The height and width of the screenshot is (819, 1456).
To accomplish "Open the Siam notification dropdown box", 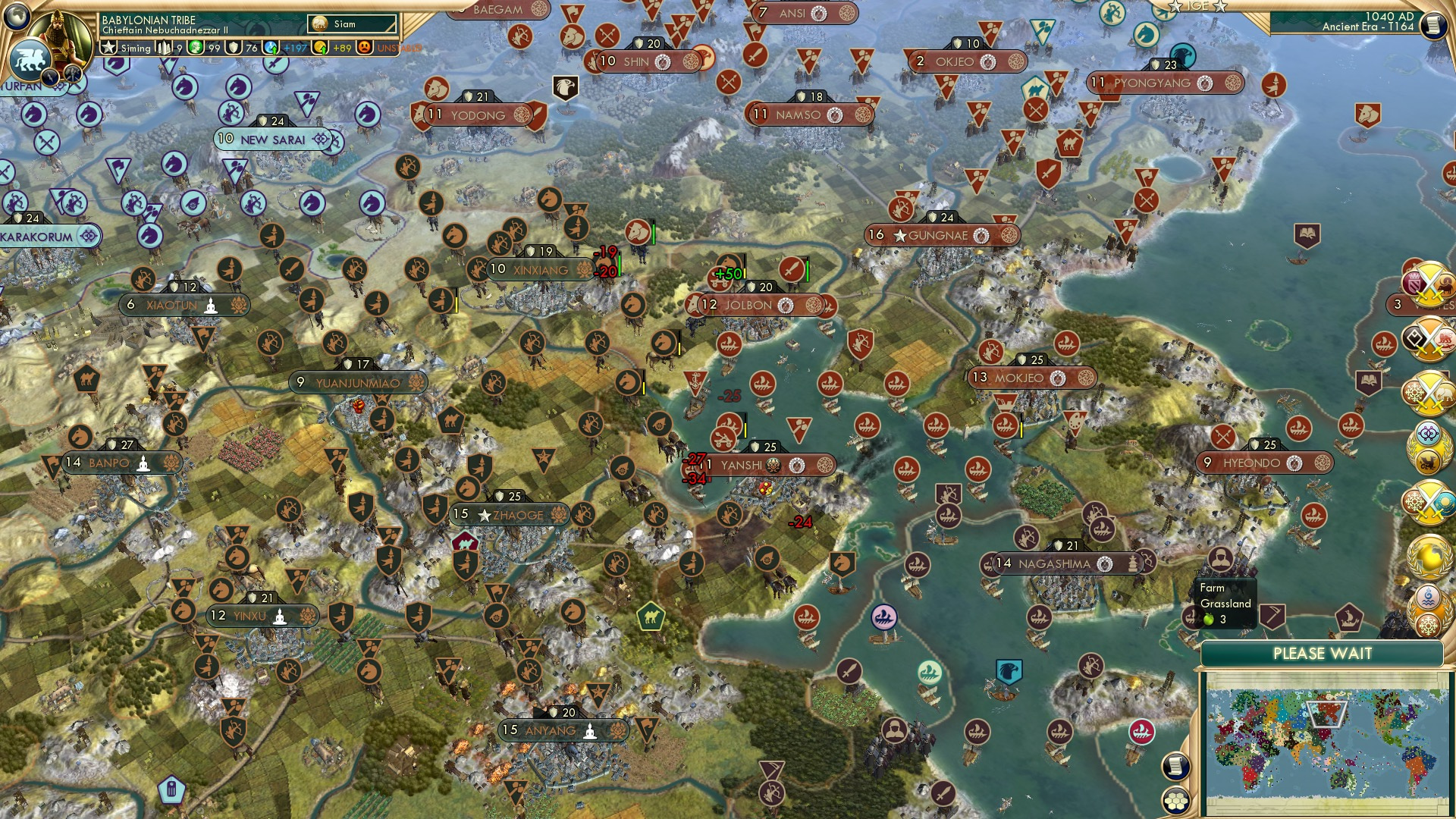I will [353, 24].
